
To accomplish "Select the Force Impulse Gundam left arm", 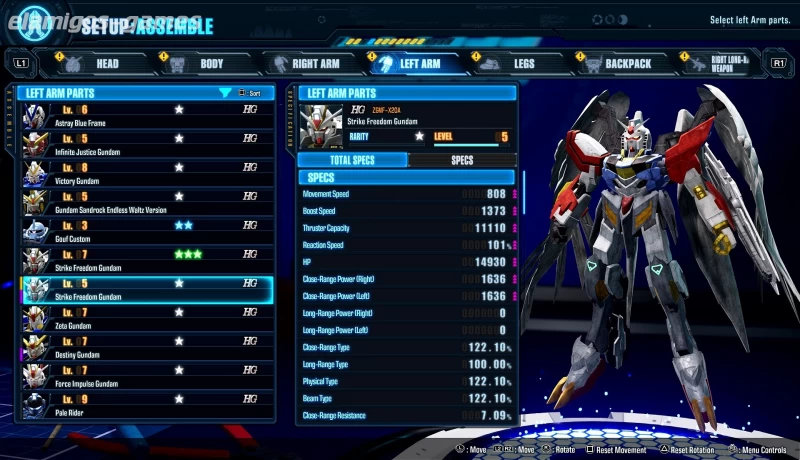I will pos(145,376).
